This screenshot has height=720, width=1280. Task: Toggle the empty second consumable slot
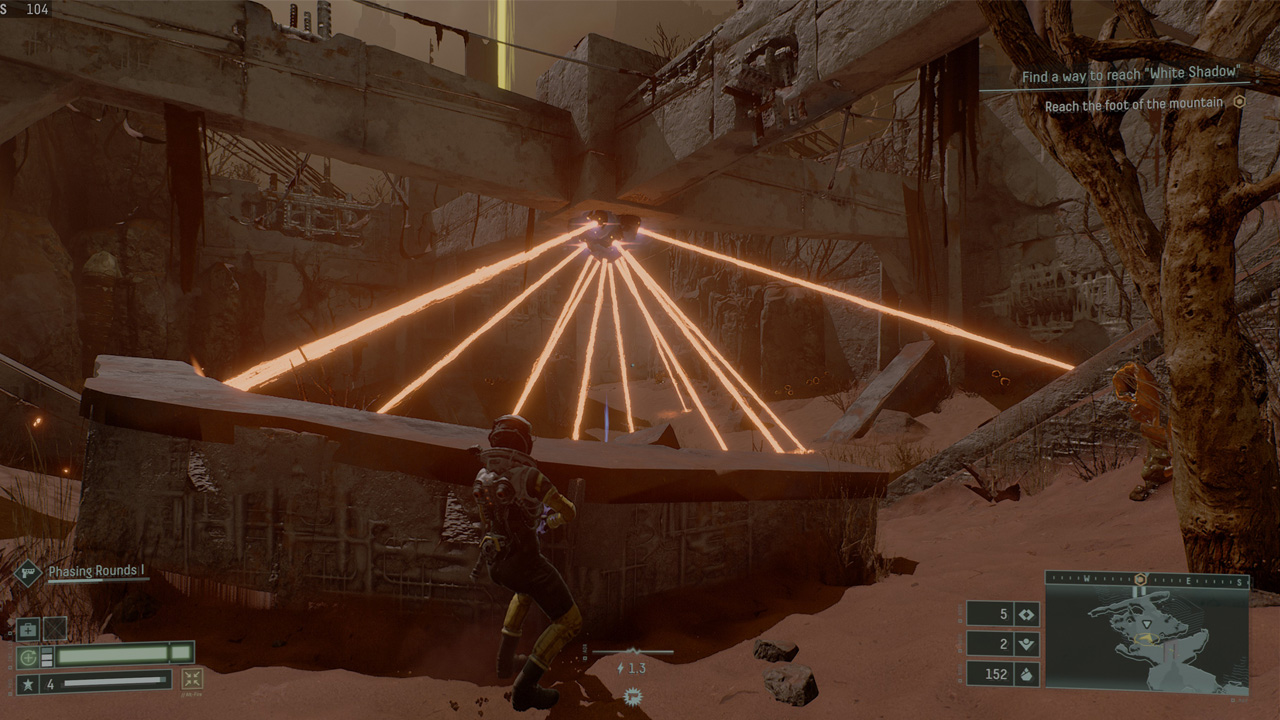coord(53,627)
